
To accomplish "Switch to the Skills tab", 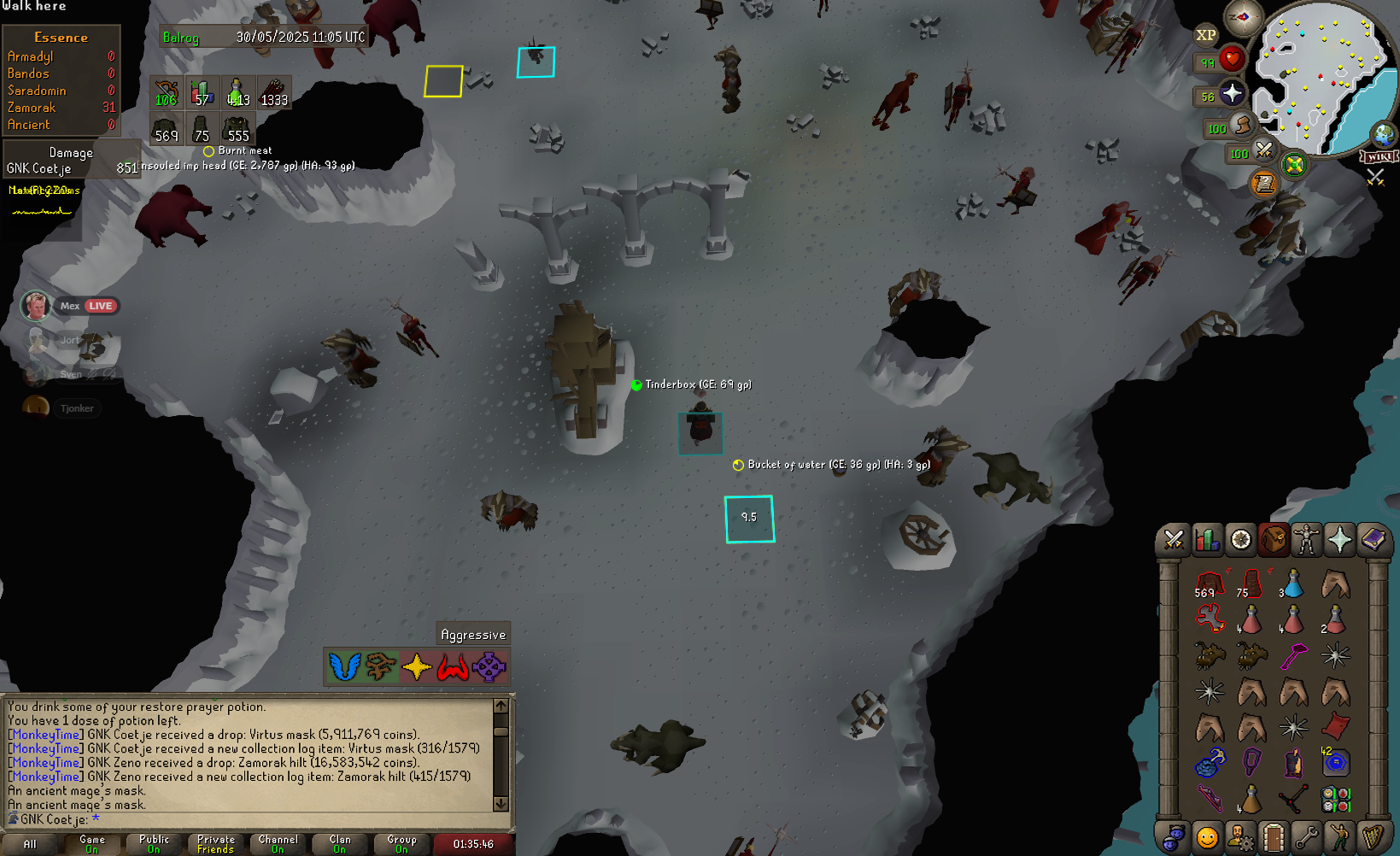I will click(1207, 540).
